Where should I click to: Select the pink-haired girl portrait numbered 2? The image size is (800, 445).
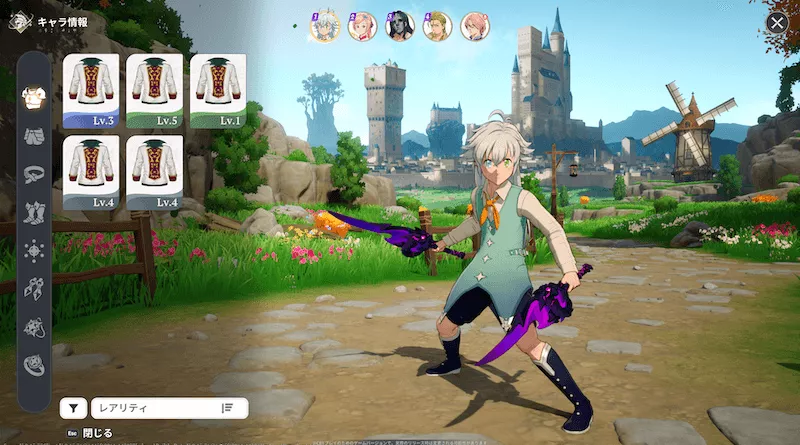tap(363, 27)
